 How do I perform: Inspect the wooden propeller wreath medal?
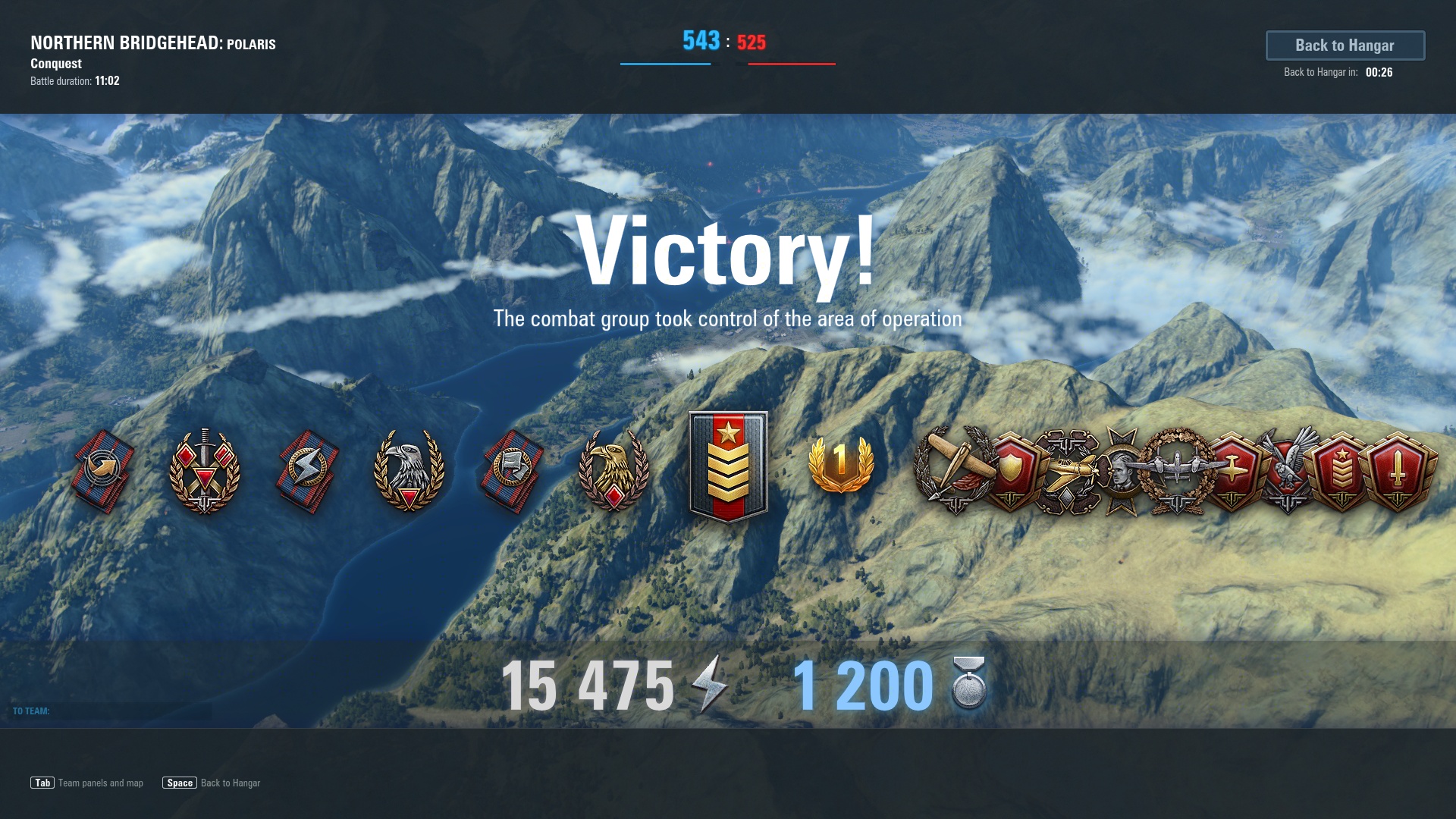(952, 469)
